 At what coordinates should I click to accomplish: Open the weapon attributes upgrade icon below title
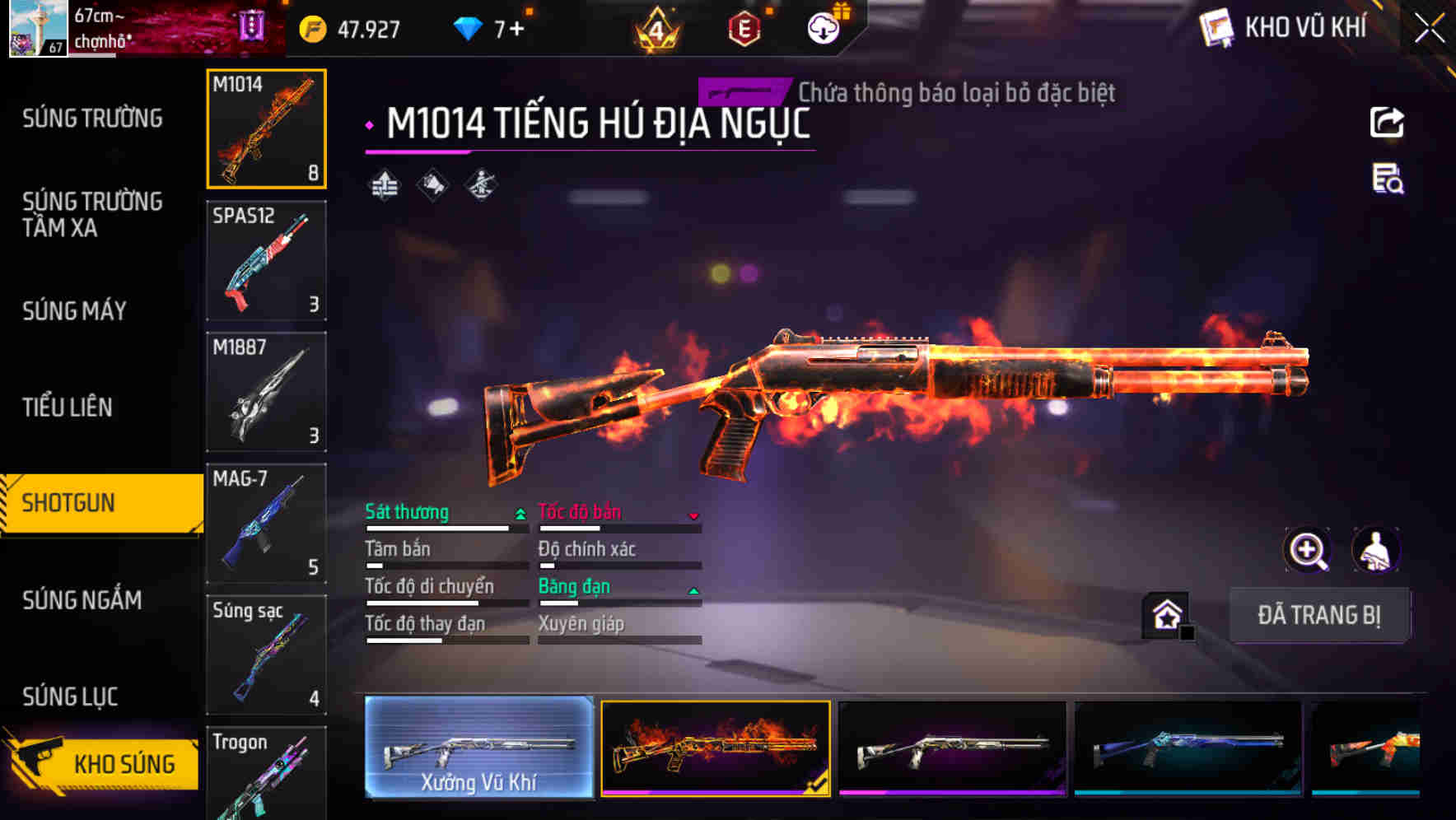coord(384,184)
